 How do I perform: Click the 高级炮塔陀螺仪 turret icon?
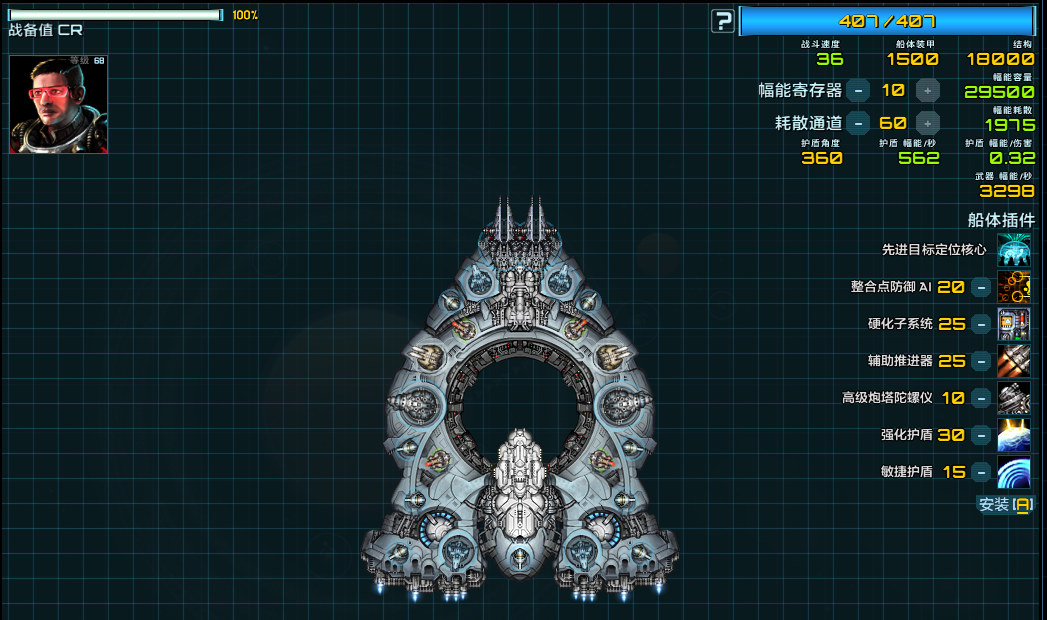(1014, 398)
